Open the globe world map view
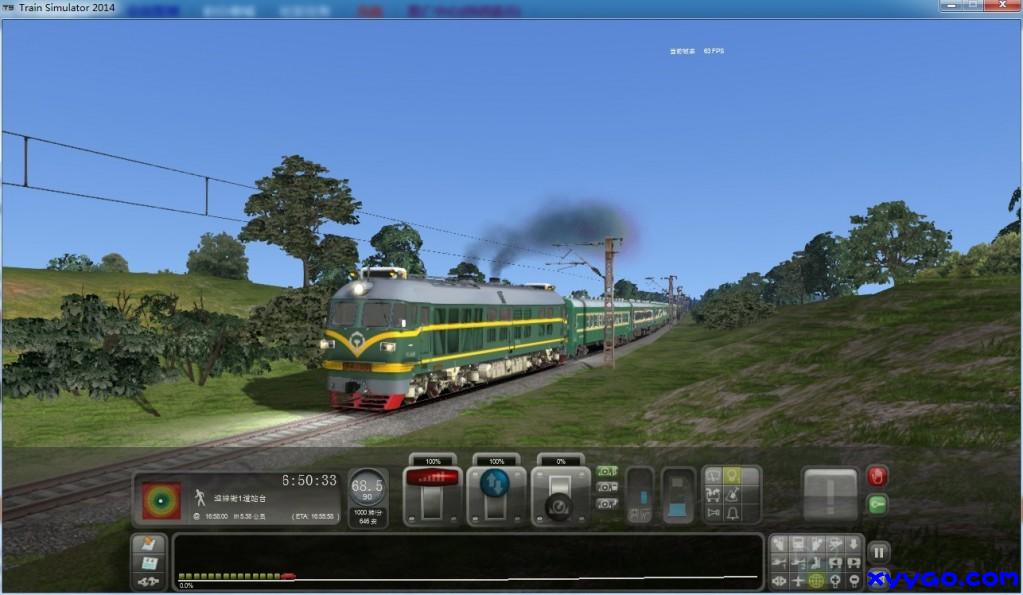Screen dimensions: 1023x595 click(x=816, y=581)
